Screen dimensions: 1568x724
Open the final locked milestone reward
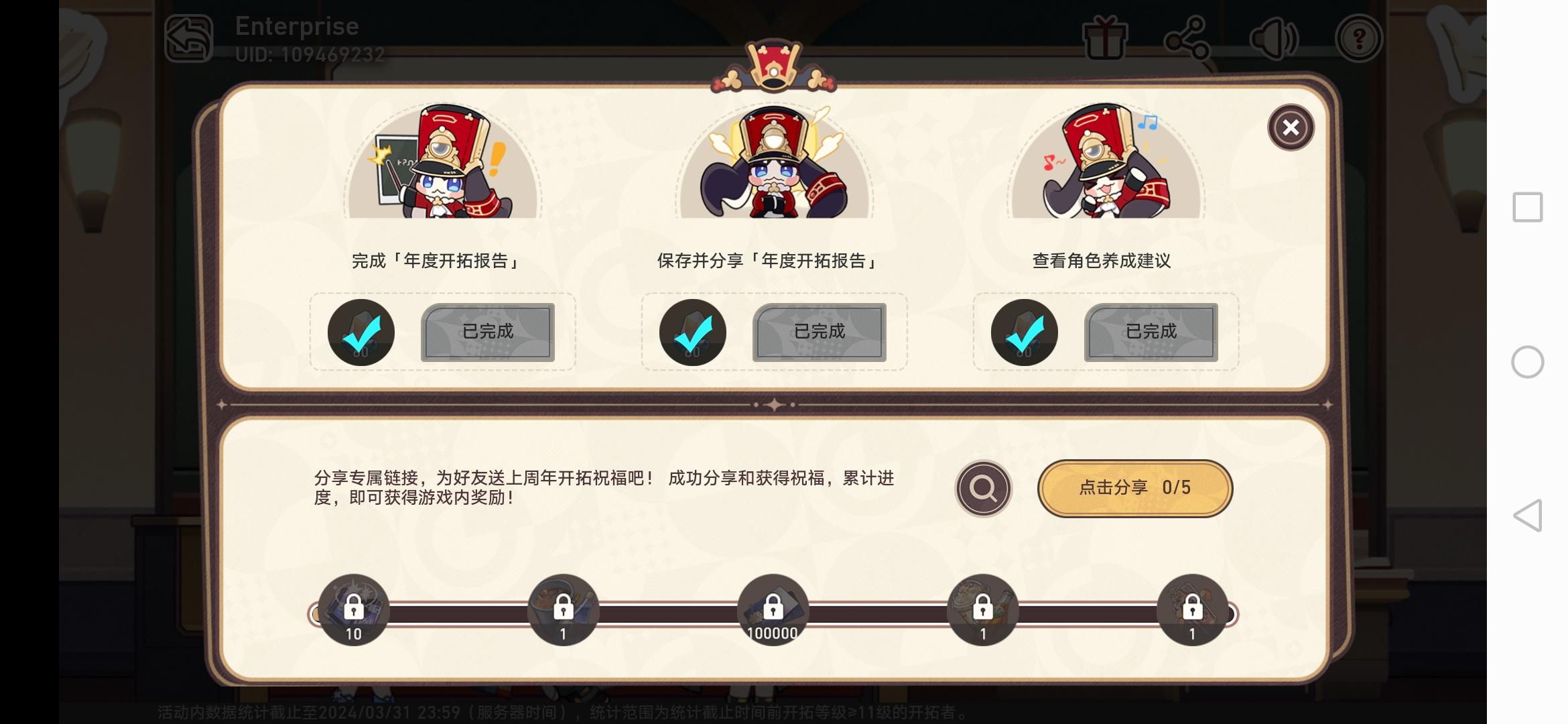click(x=1191, y=609)
